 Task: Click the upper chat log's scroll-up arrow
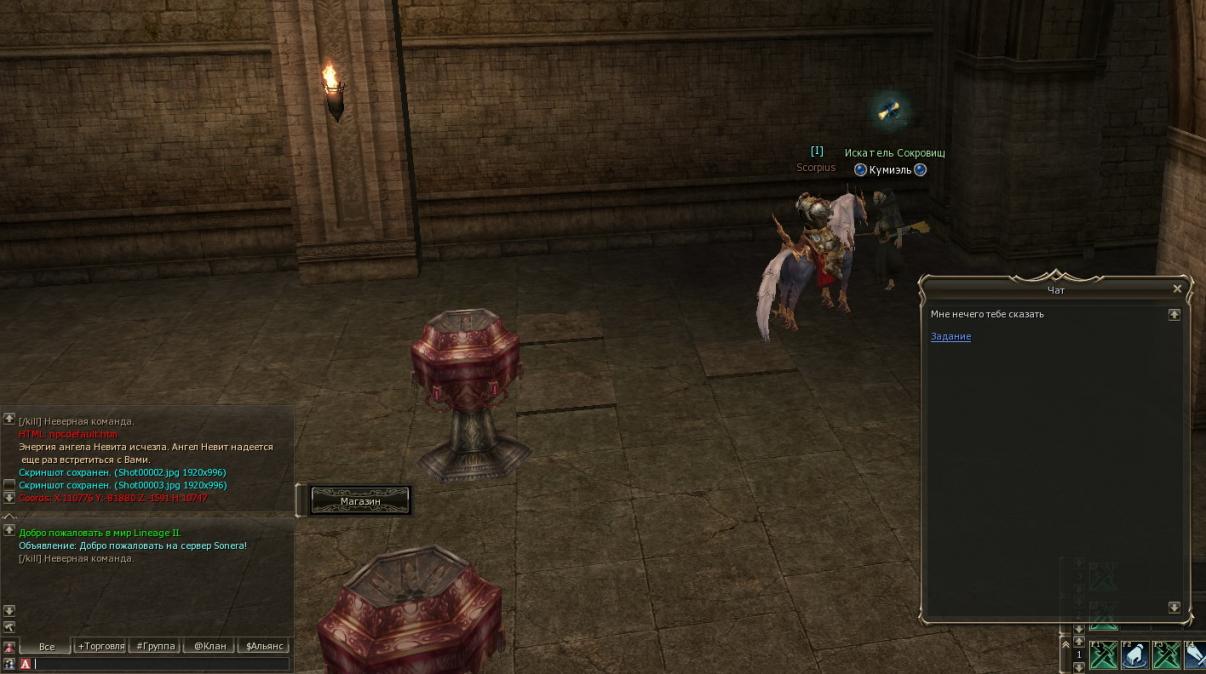pos(9,419)
